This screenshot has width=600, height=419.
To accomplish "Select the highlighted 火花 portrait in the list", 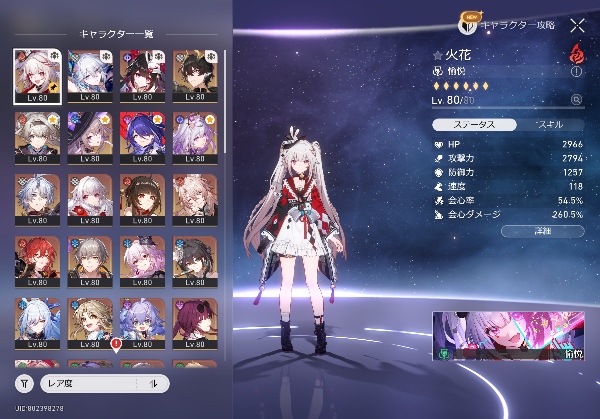I will [34, 76].
